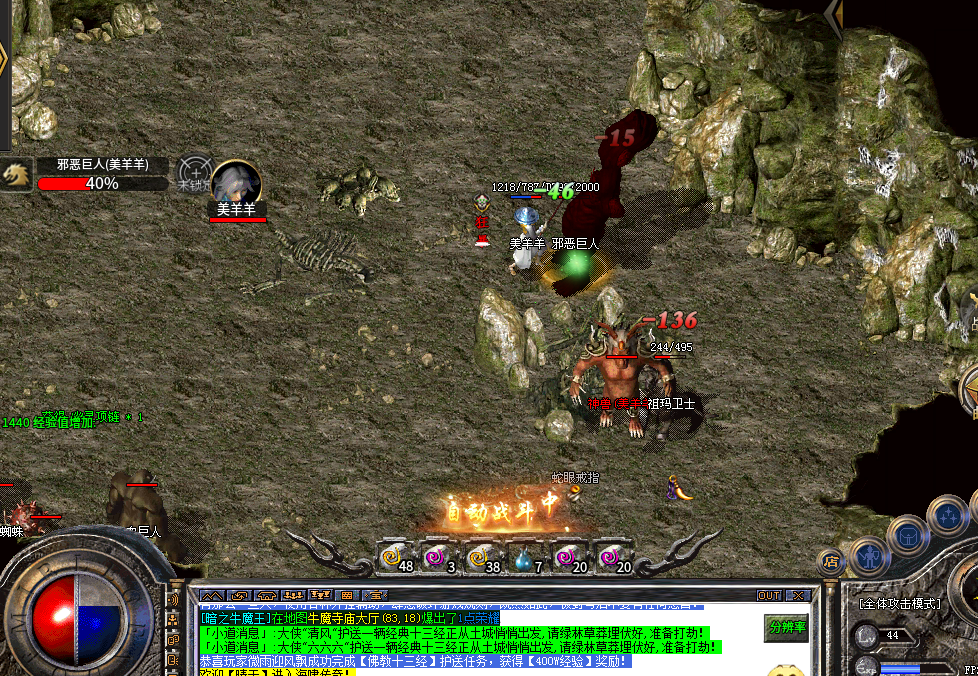Open the skills sparkle round button

click(946, 516)
